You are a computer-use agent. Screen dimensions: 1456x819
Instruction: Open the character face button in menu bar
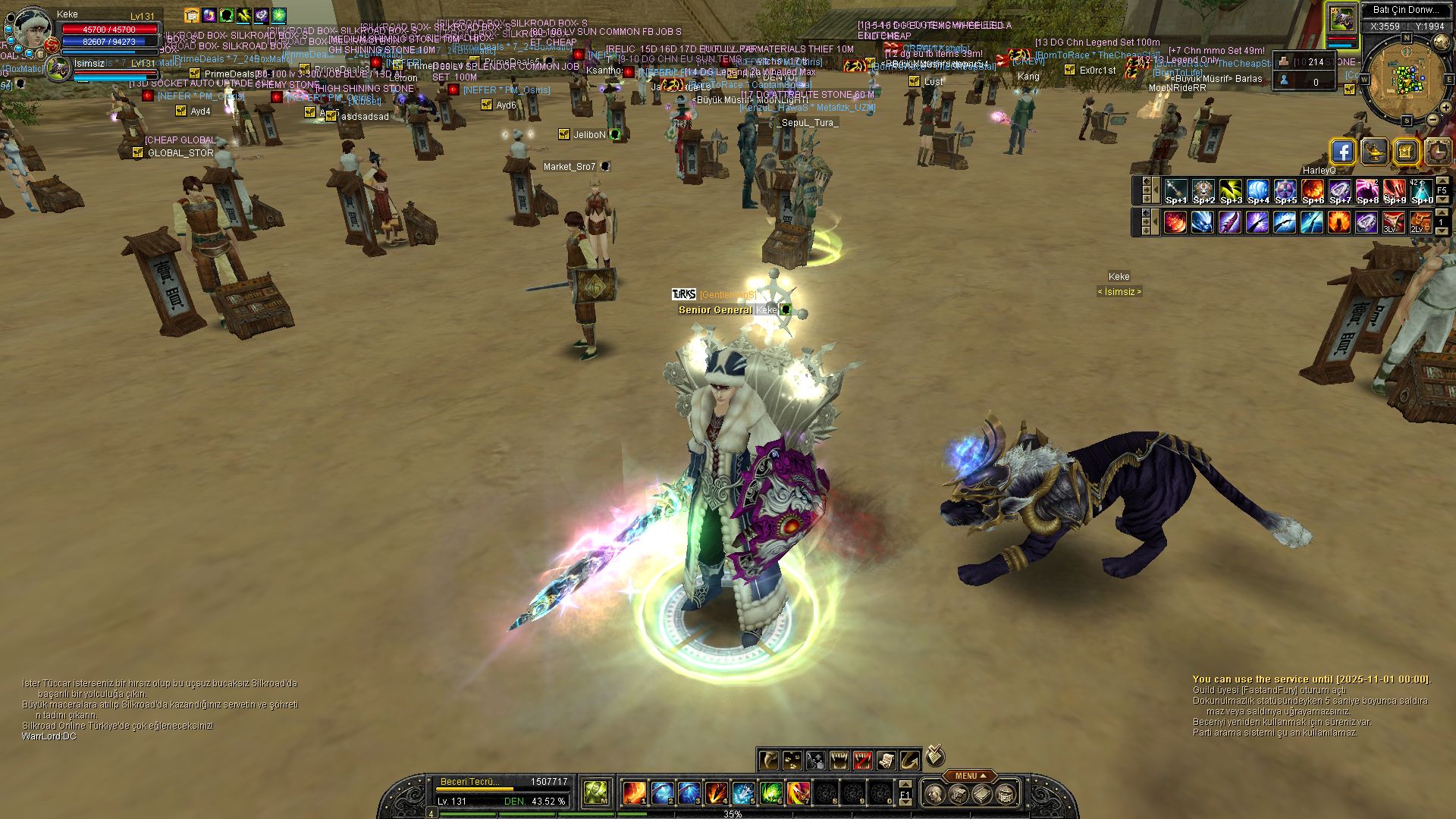[x=935, y=794]
